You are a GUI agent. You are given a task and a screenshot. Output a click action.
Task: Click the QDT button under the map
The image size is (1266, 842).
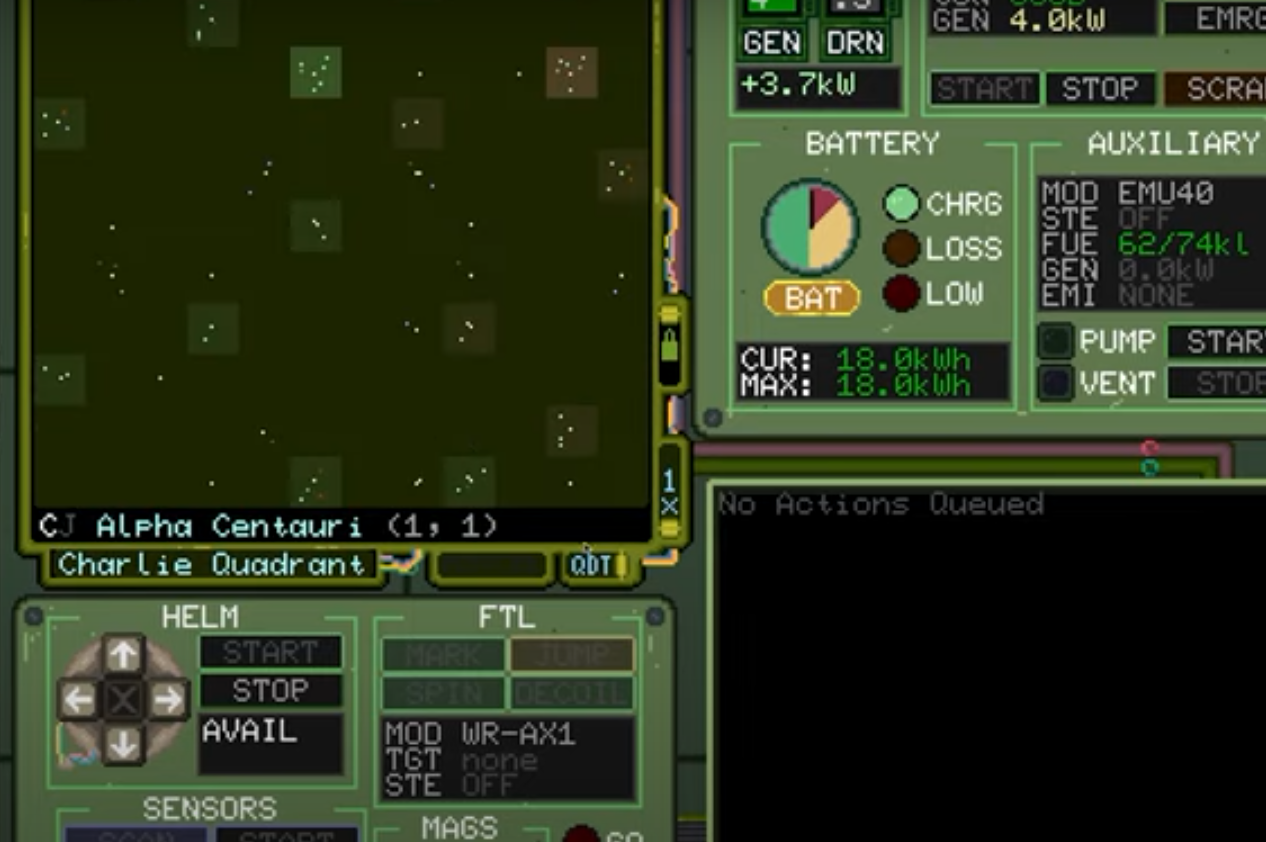[592, 565]
